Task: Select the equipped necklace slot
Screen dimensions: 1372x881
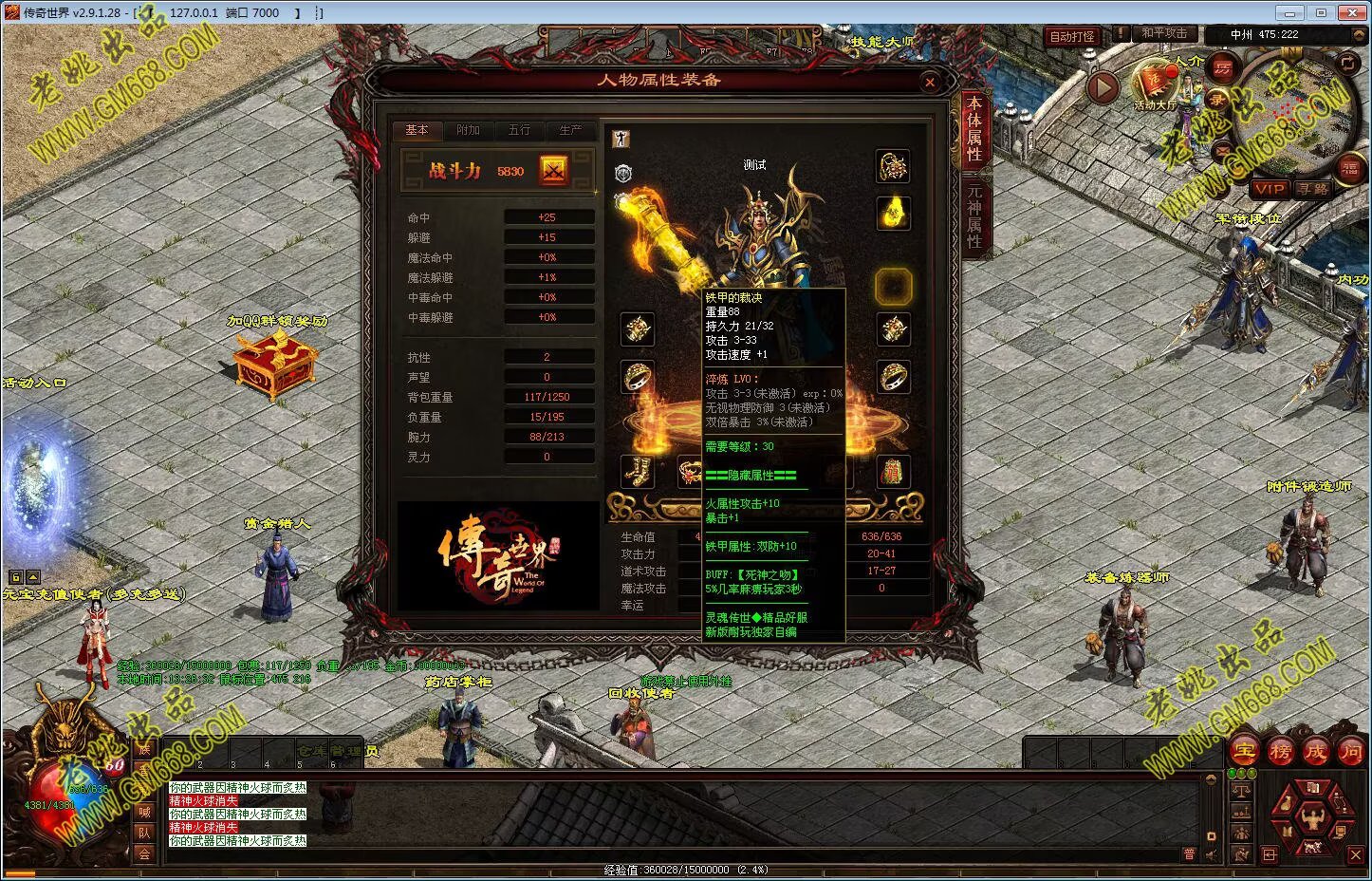Action: point(892,166)
